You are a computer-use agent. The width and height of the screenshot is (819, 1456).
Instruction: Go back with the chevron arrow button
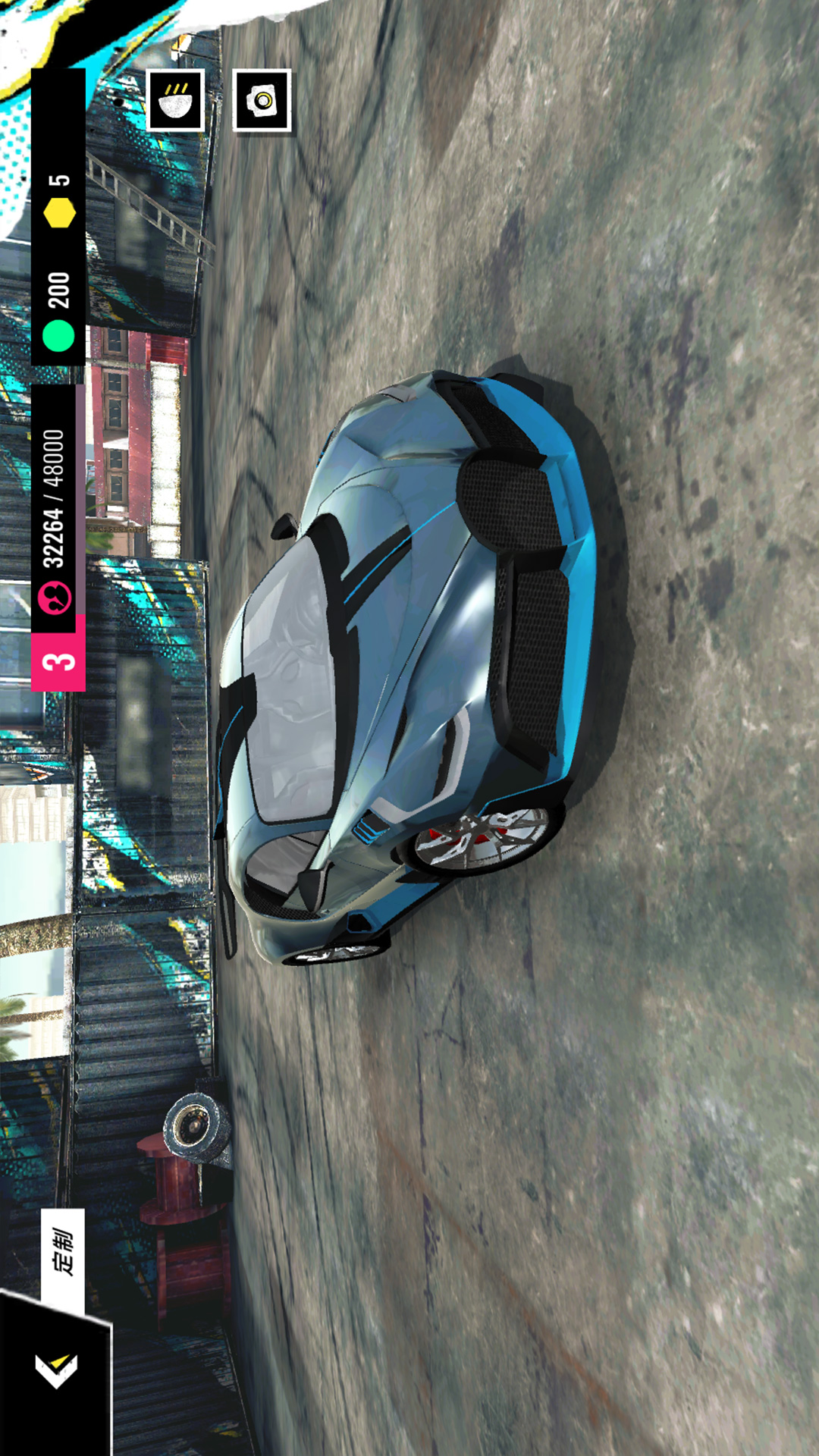pyautogui.click(x=56, y=1370)
